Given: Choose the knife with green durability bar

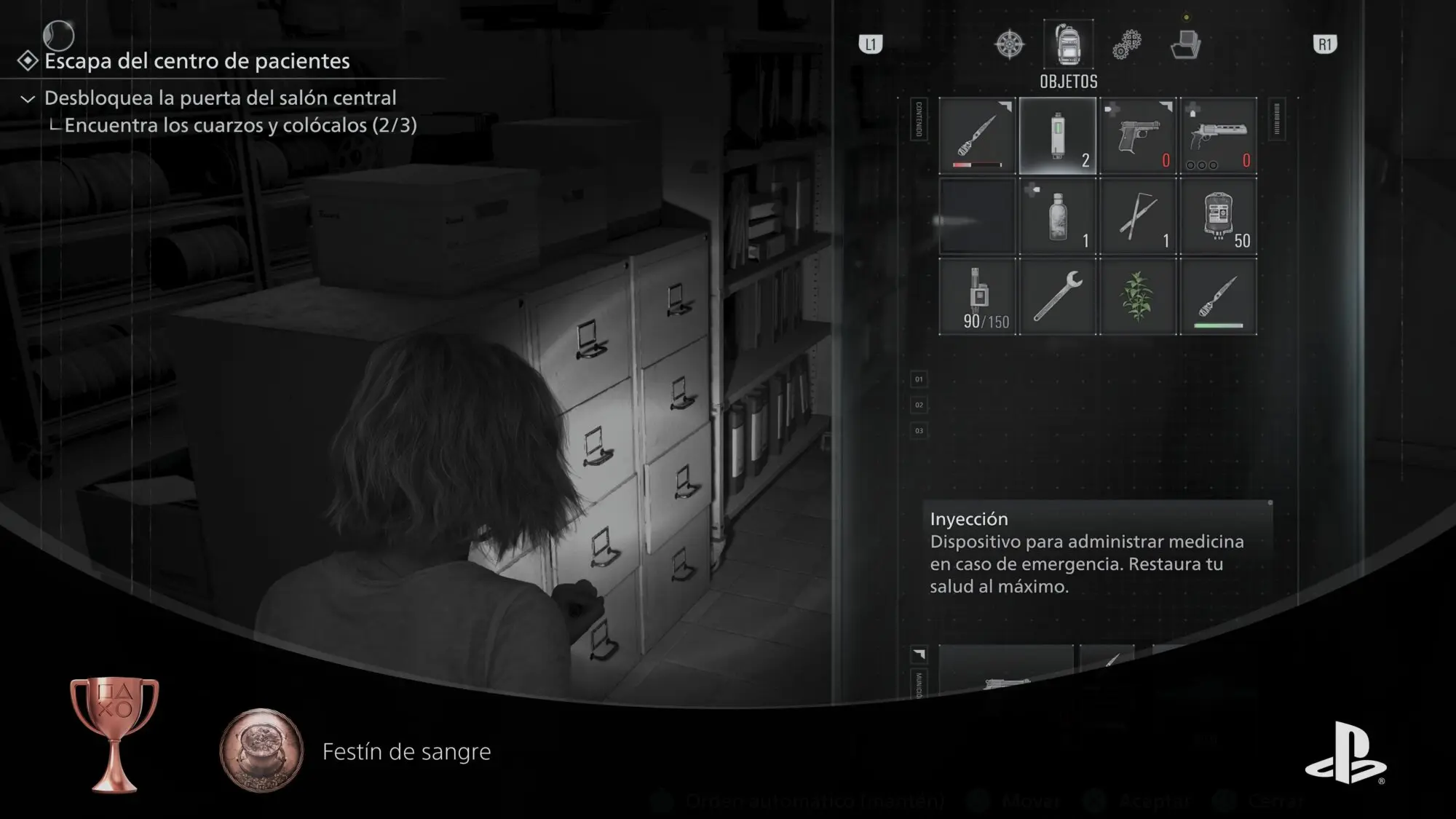Looking at the screenshot, I should (x=1218, y=297).
